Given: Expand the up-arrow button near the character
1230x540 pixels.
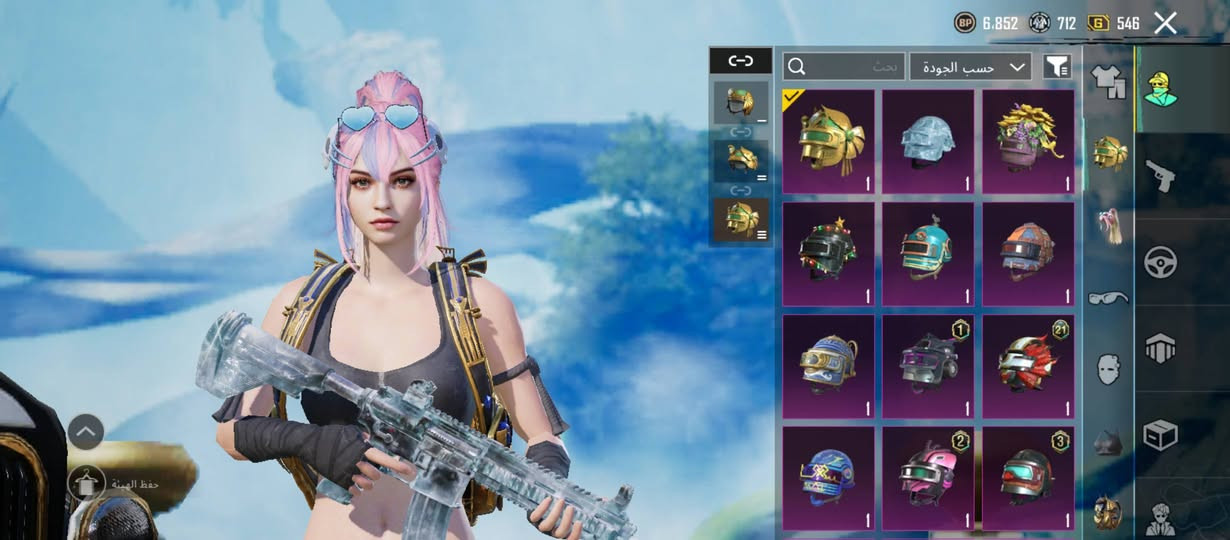Looking at the screenshot, I should [x=85, y=432].
